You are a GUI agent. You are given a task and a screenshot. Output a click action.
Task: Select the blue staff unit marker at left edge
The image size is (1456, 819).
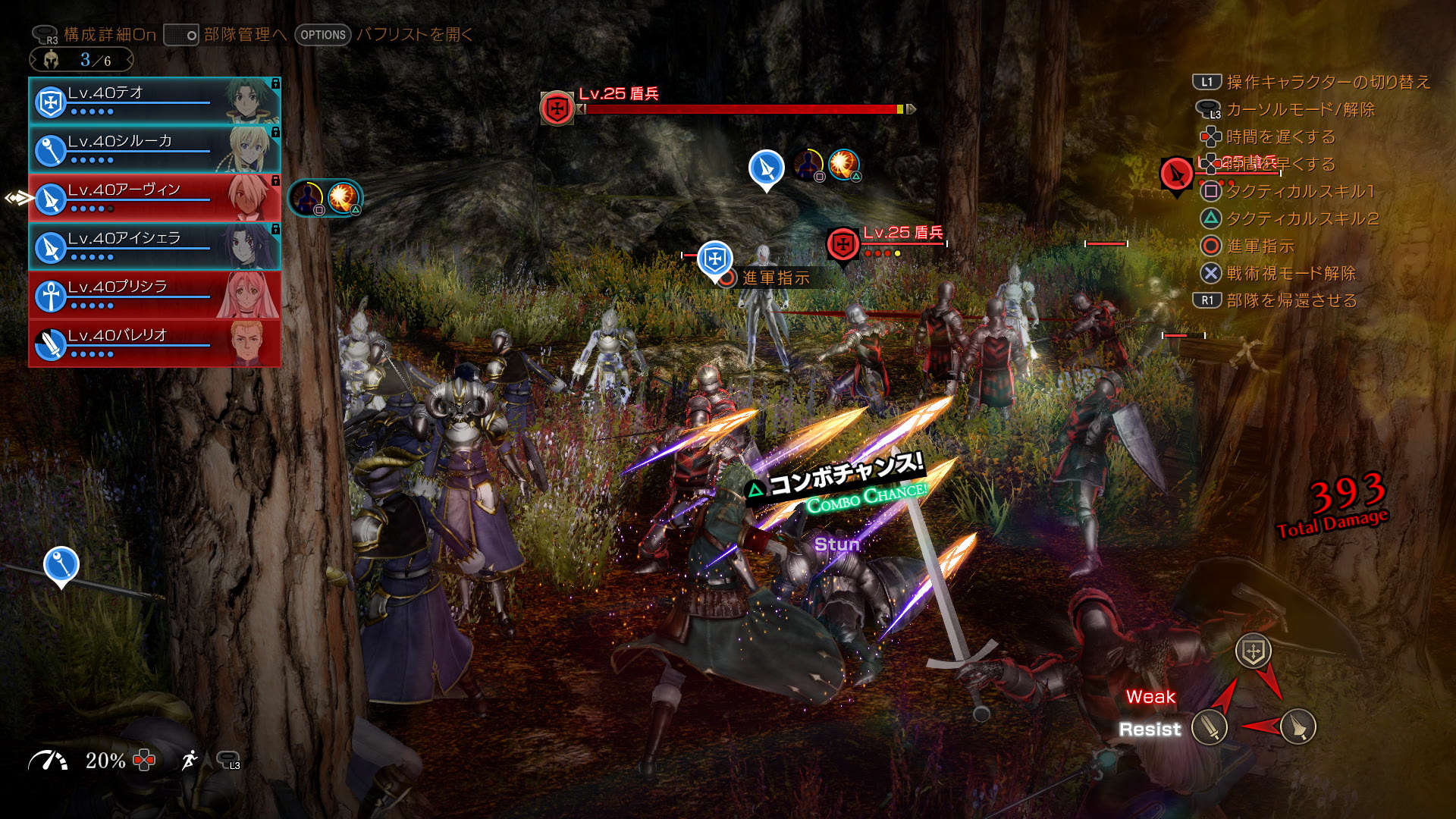(x=61, y=564)
